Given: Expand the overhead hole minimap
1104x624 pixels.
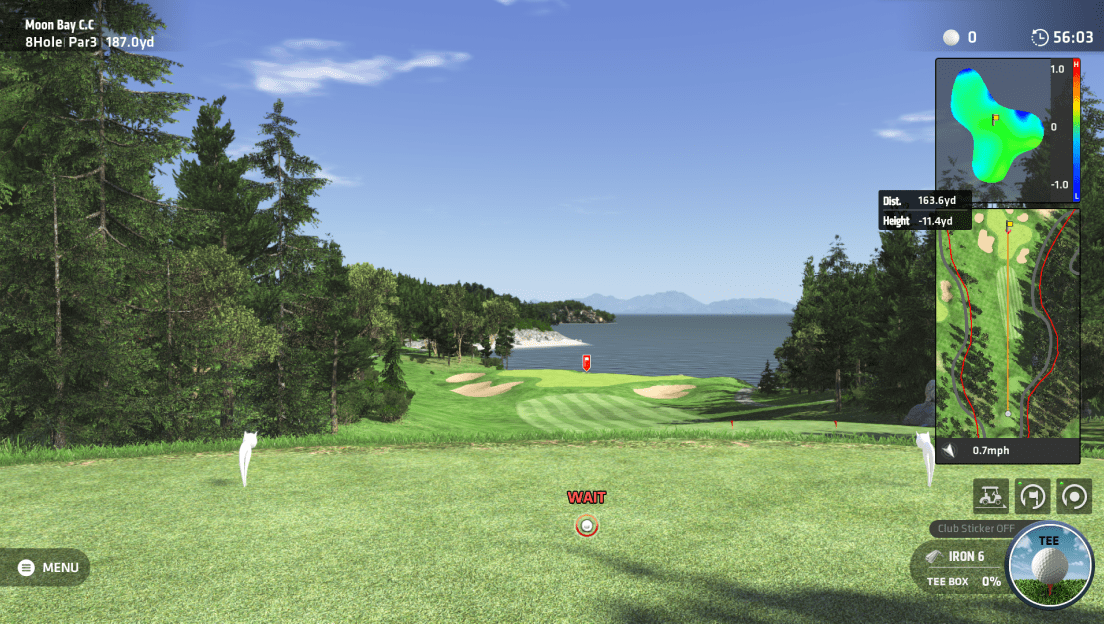Looking at the screenshot, I should pyautogui.click(x=1007, y=323).
